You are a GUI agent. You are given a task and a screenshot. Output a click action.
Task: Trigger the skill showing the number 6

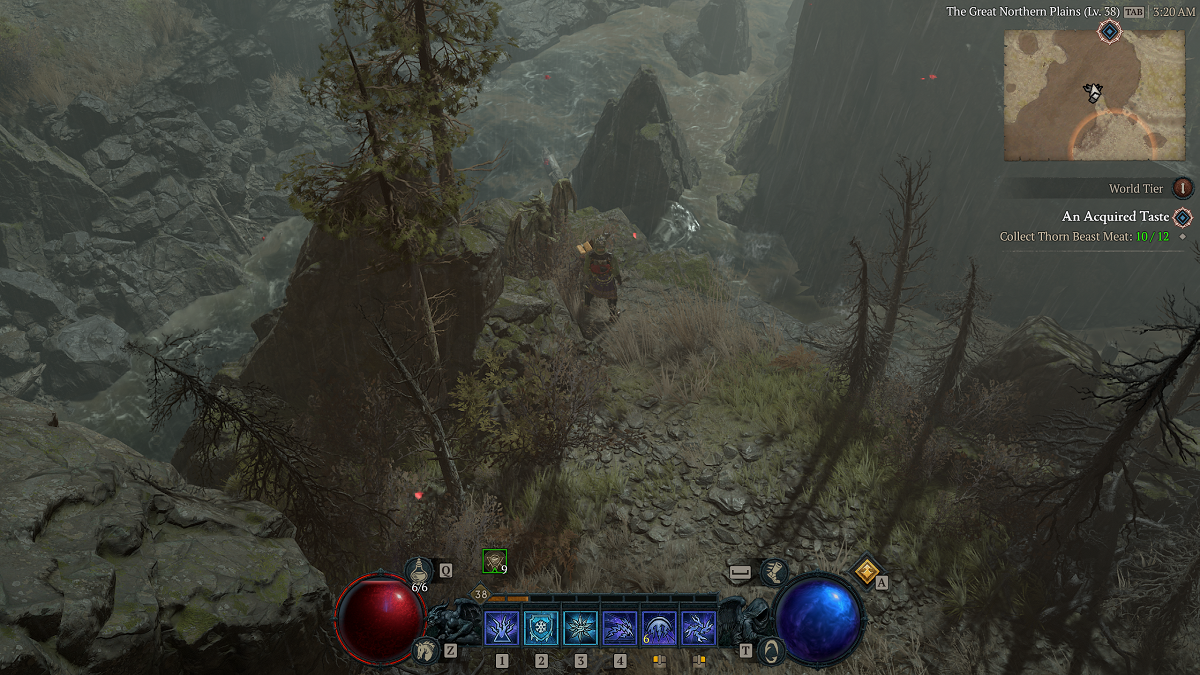coord(659,629)
